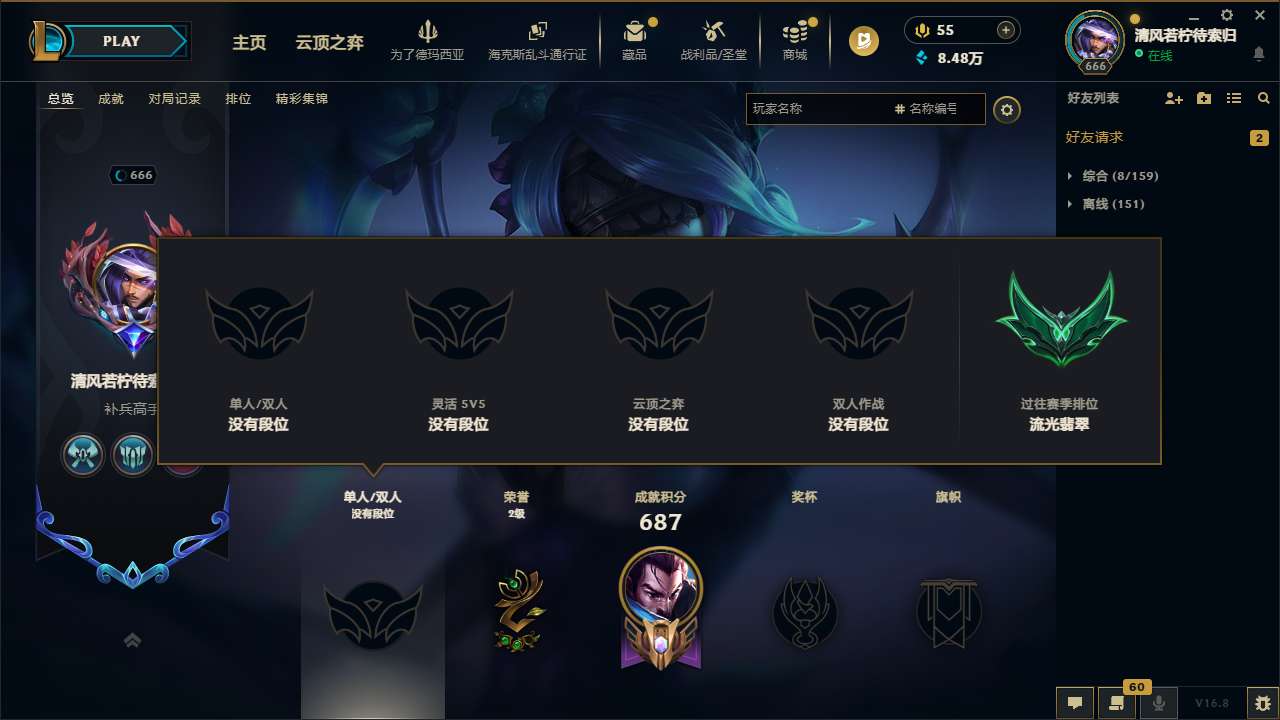Open the 海克斯乱斗通行证 pass icon

tap(540, 40)
